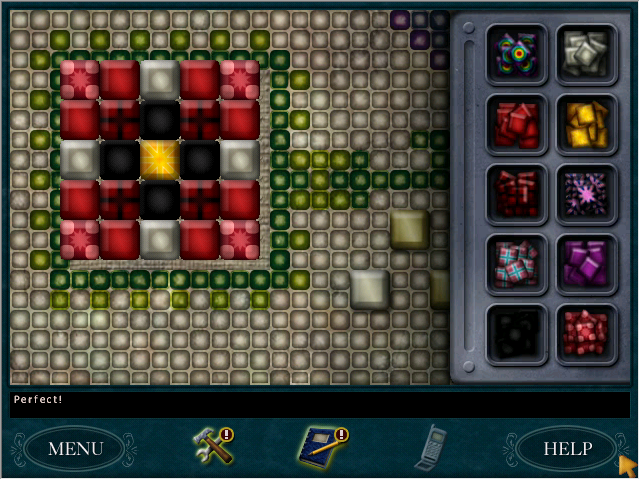The image size is (640, 480).
Task: Select the rainbow swirl tile bin
Action: click(x=517, y=53)
